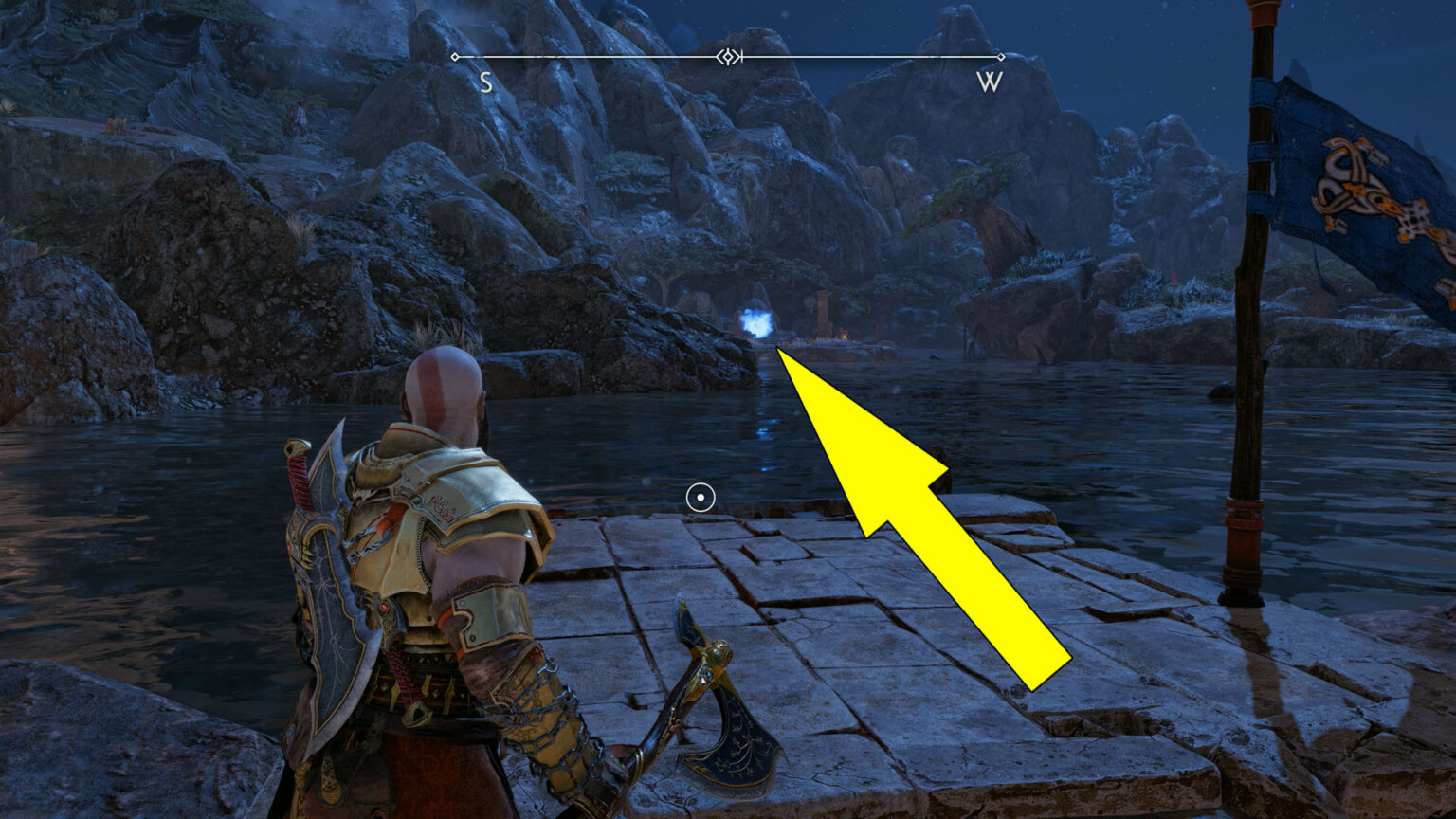Open the stone pillar beside the flame
1456x819 pixels.
click(x=823, y=313)
